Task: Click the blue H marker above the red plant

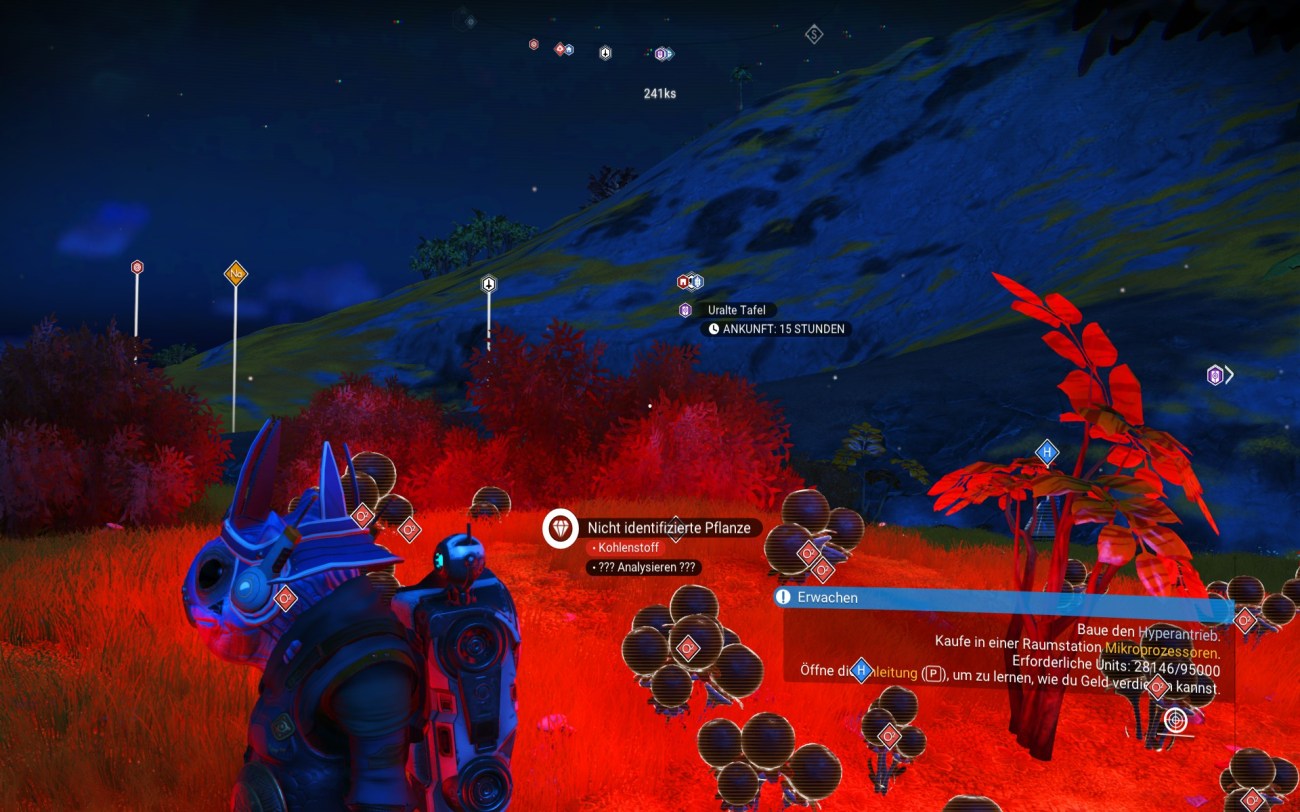Action: [1047, 452]
